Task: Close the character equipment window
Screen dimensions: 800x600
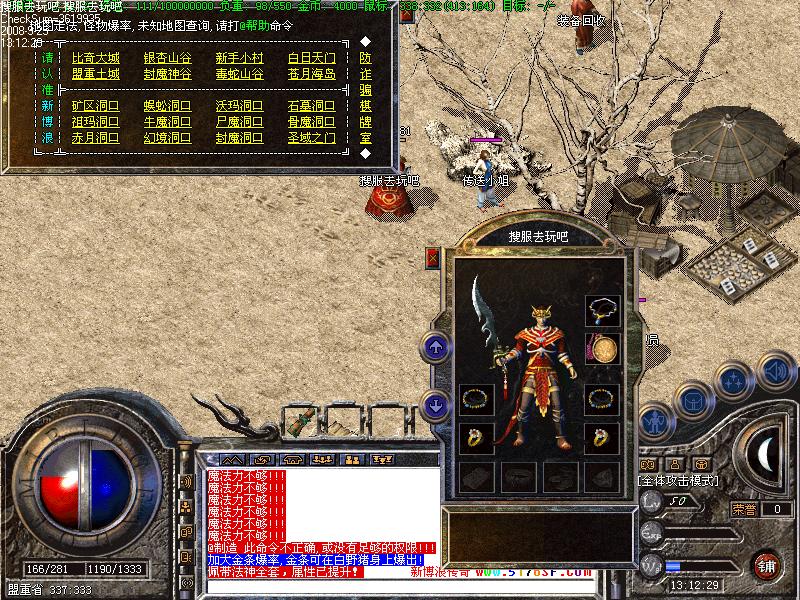Action: tap(433, 257)
